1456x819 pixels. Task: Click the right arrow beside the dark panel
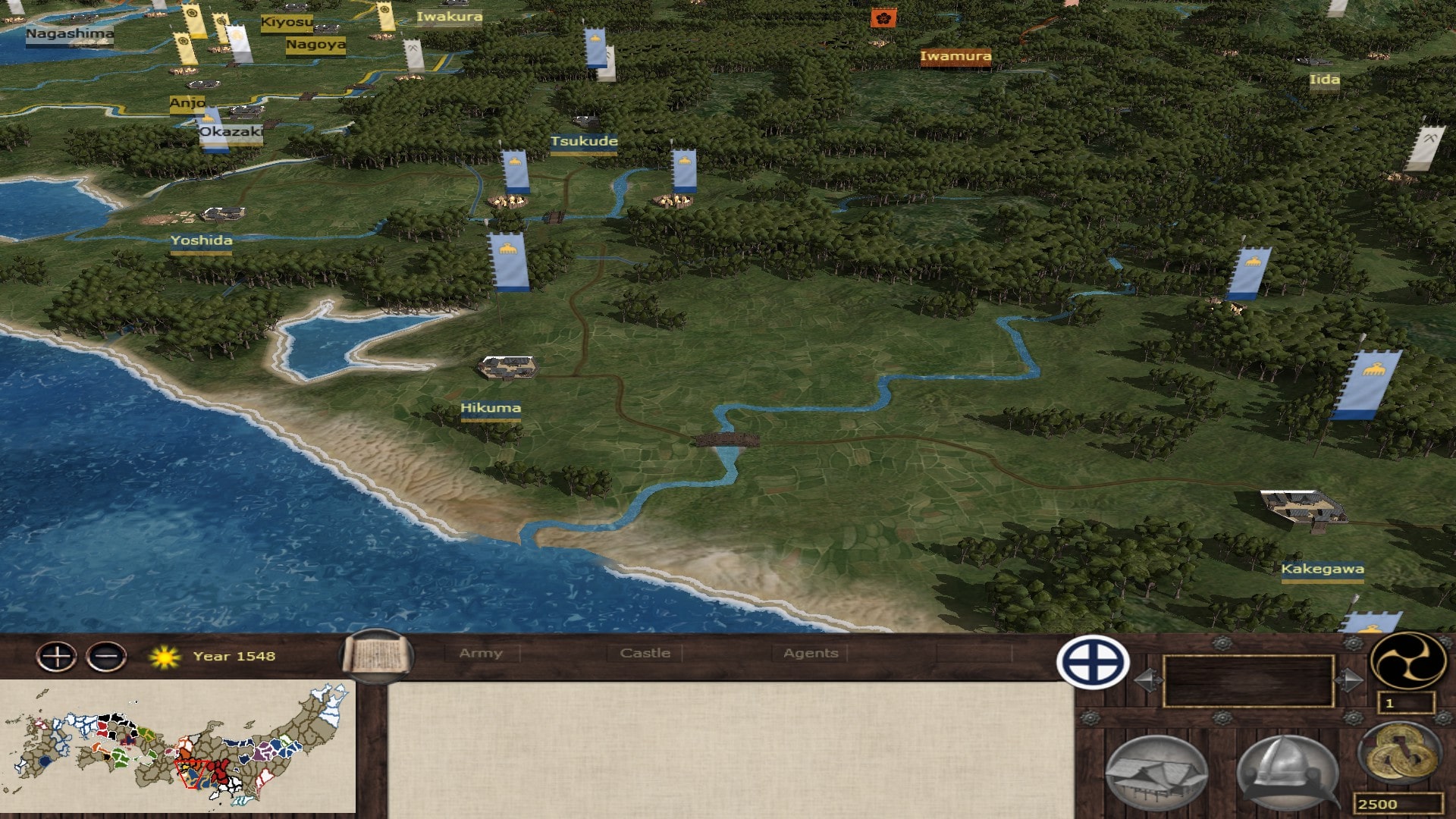click(1348, 680)
